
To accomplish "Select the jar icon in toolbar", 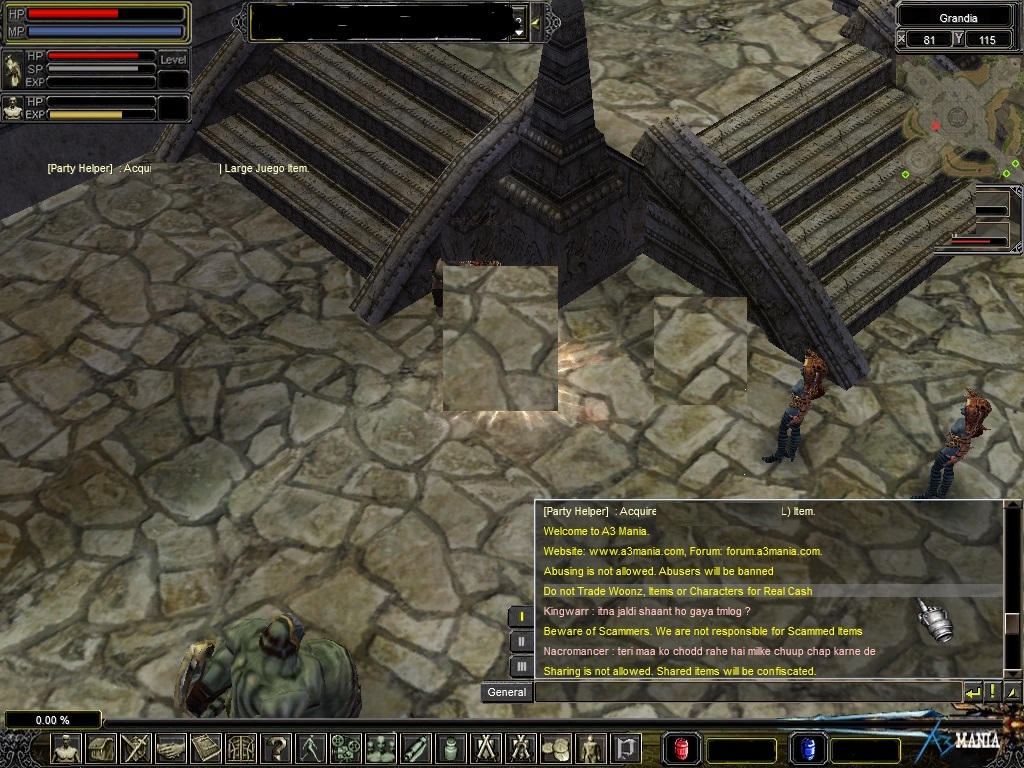I will pyautogui.click(x=451, y=749).
